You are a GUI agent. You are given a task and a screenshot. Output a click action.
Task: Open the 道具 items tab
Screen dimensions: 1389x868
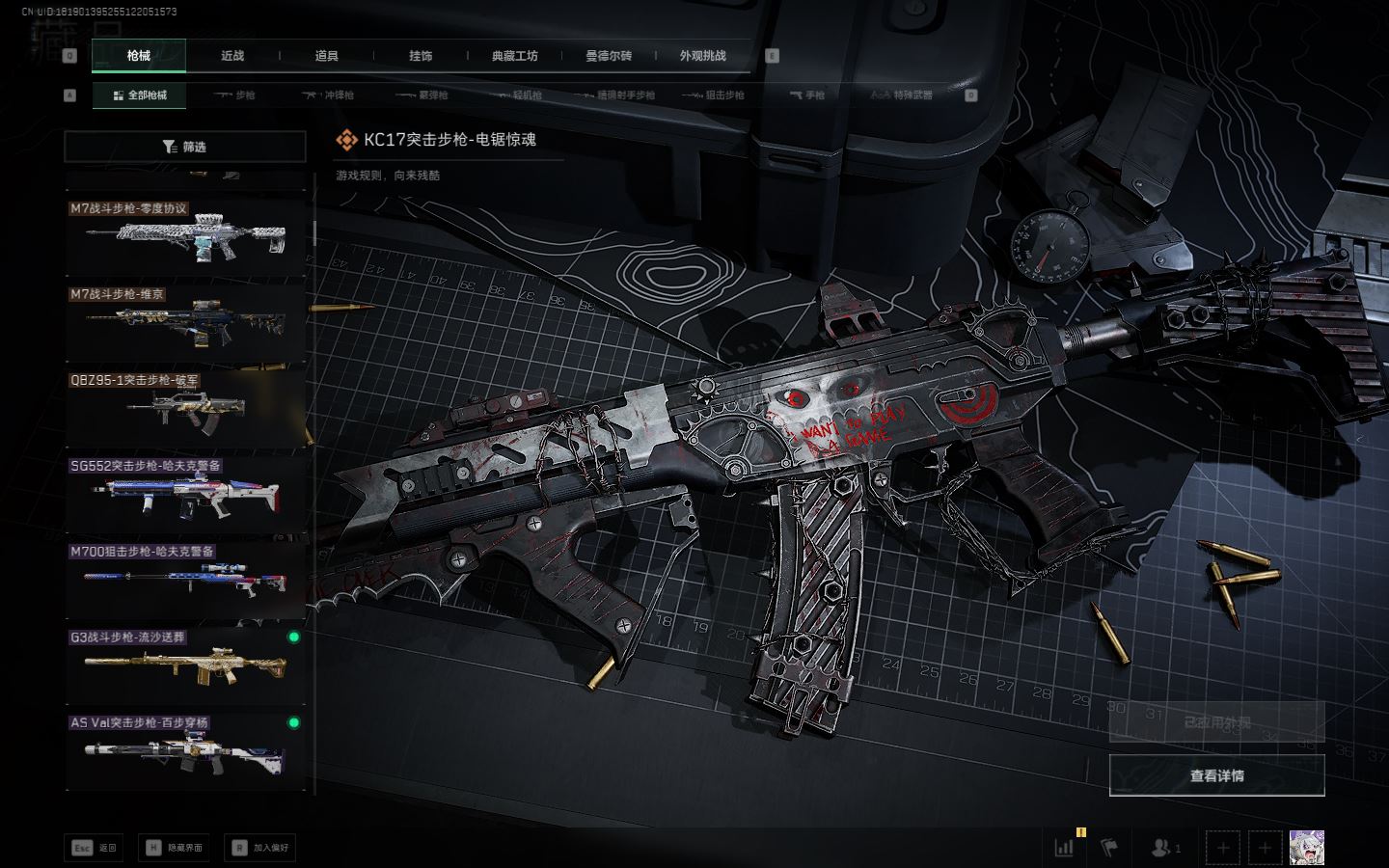[x=327, y=56]
